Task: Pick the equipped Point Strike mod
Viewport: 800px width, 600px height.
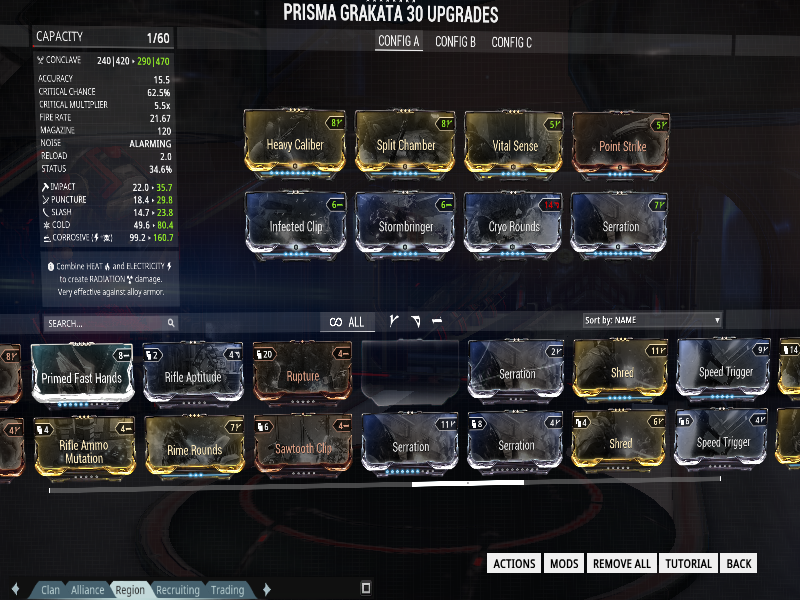Action: click(622, 145)
